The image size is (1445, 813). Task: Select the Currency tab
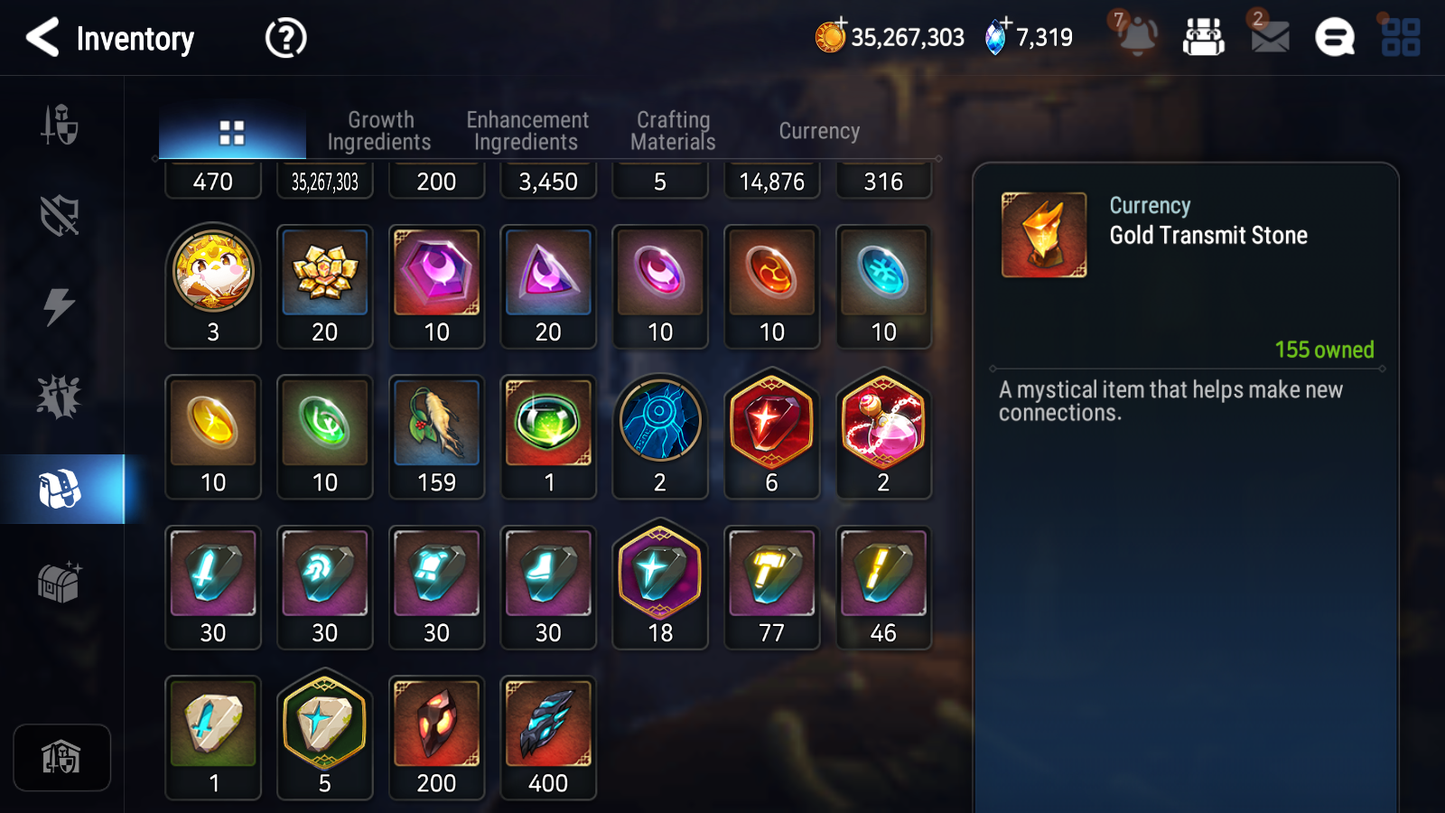tap(819, 131)
